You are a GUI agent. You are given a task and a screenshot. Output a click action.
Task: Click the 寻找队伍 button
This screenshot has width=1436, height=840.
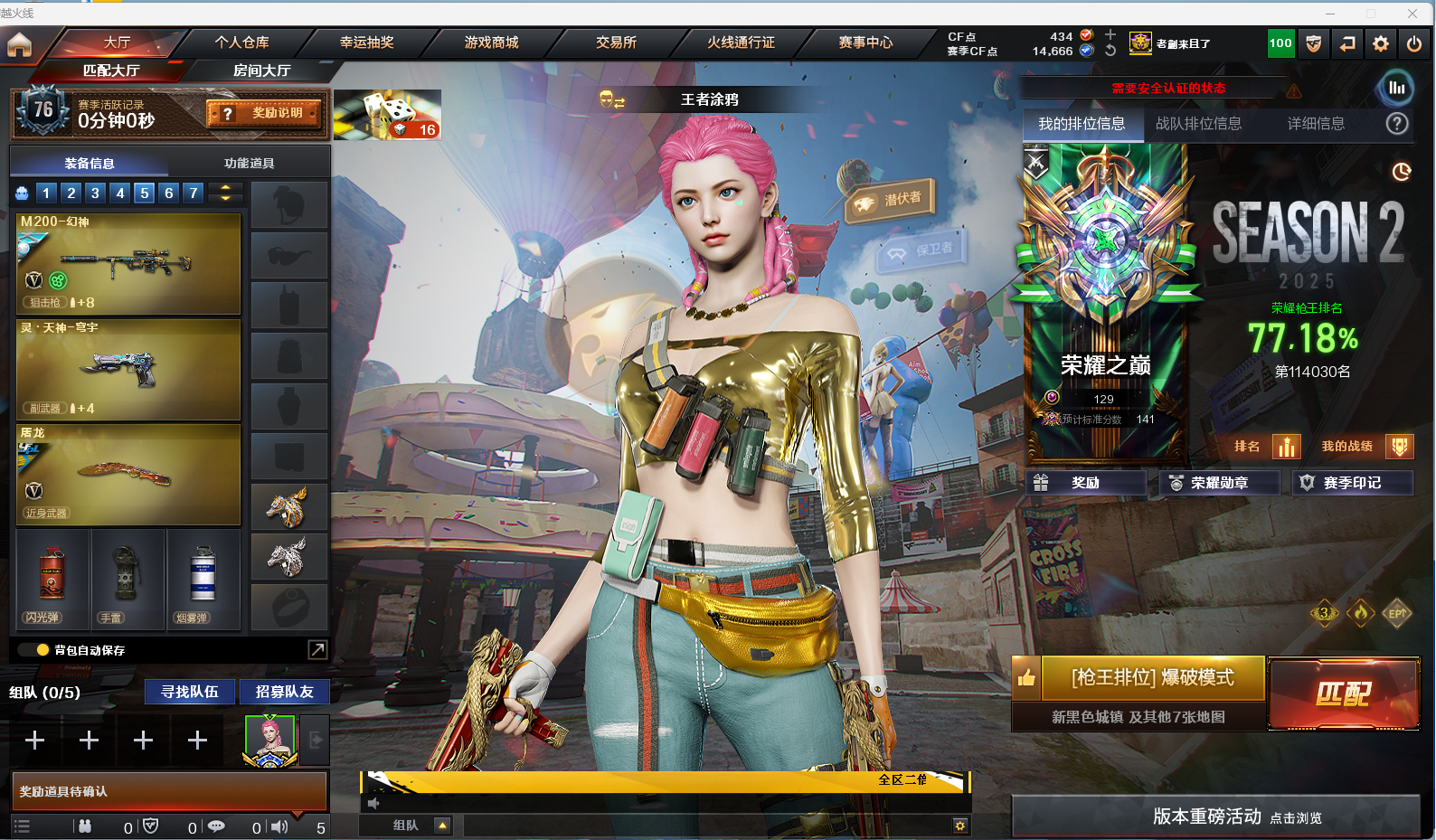click(190, 692)
